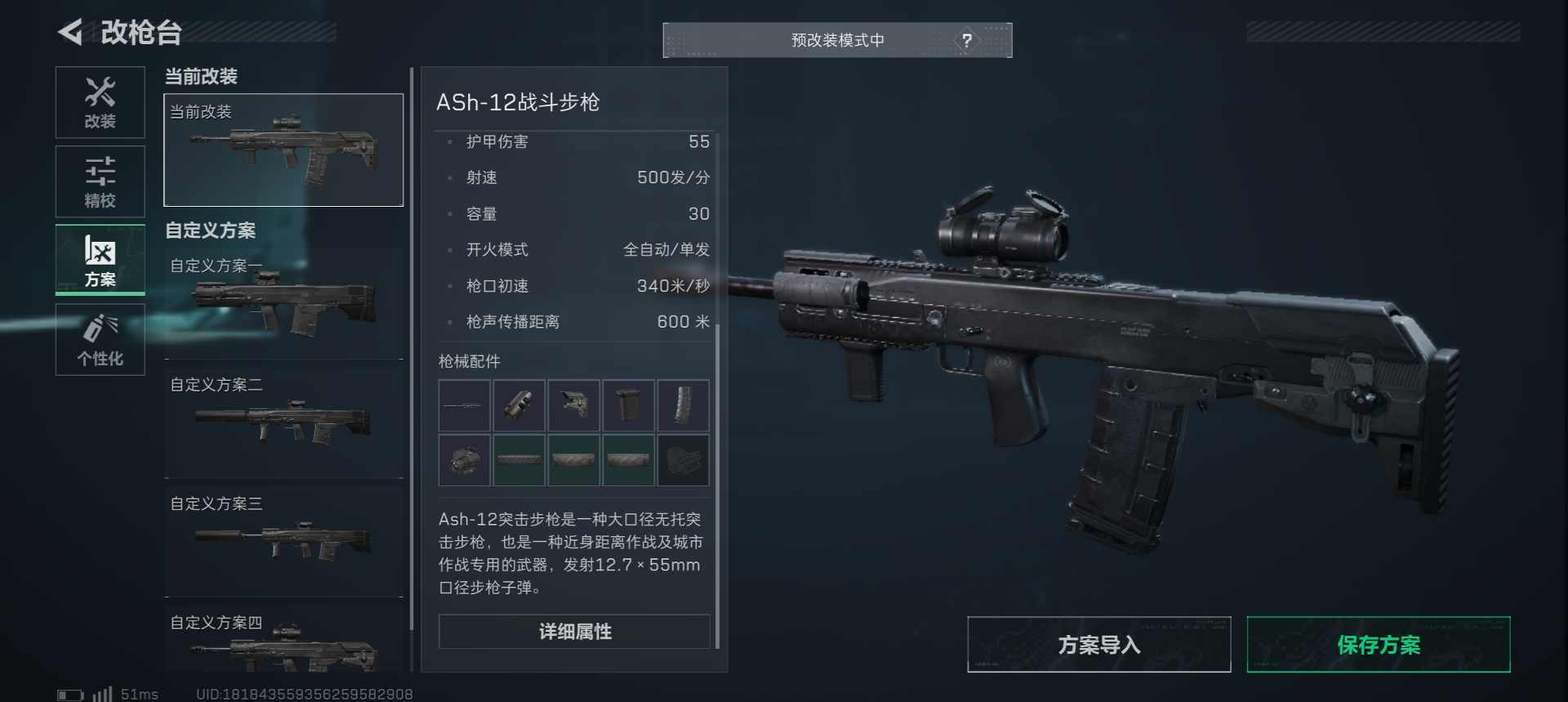
Task: Select the 自定义方案一 loadout thumbnail
Action: 283,302
